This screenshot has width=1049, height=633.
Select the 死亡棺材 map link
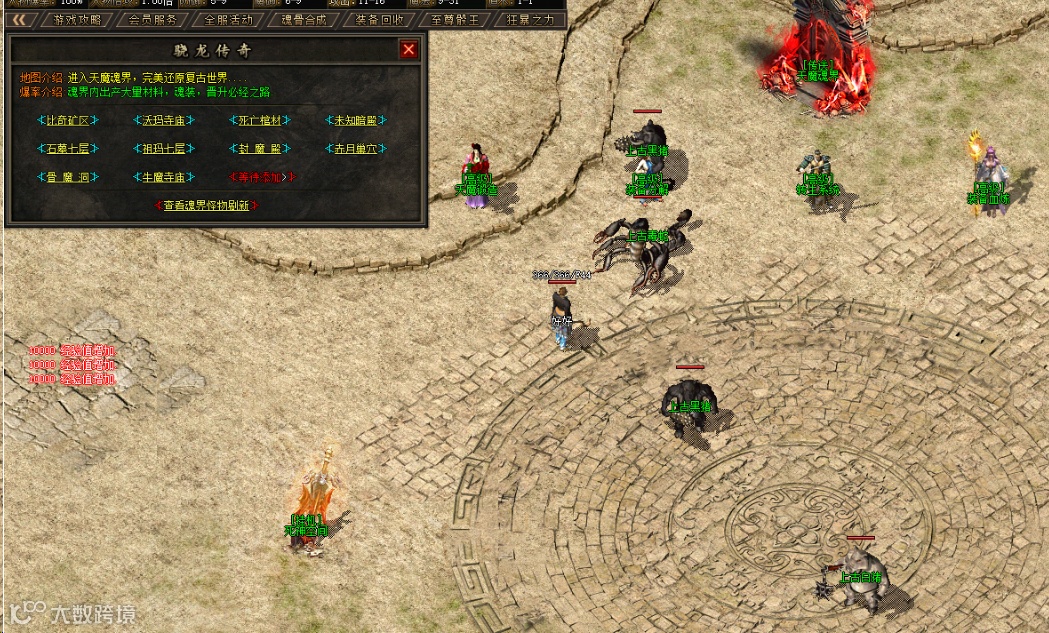tap(260, 121)
